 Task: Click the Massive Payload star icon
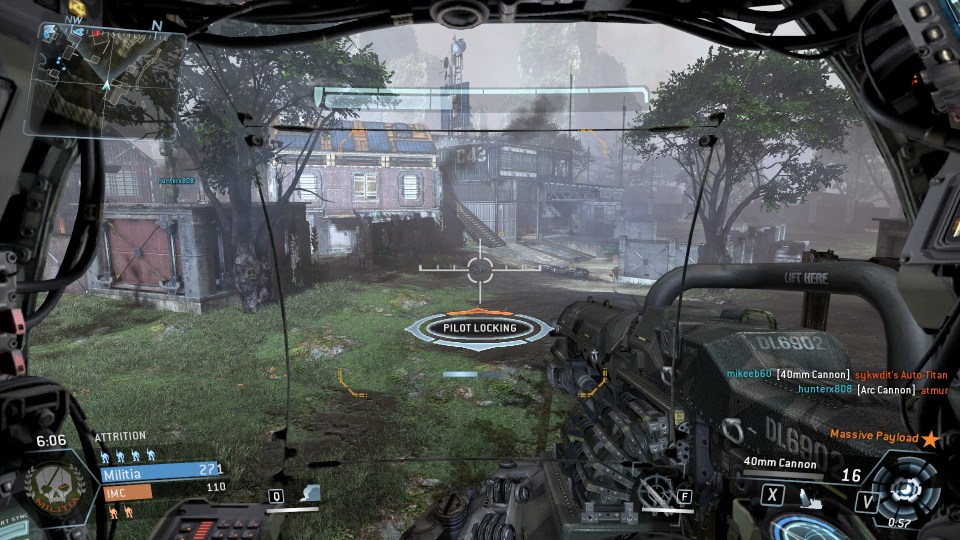pos(931,437)
